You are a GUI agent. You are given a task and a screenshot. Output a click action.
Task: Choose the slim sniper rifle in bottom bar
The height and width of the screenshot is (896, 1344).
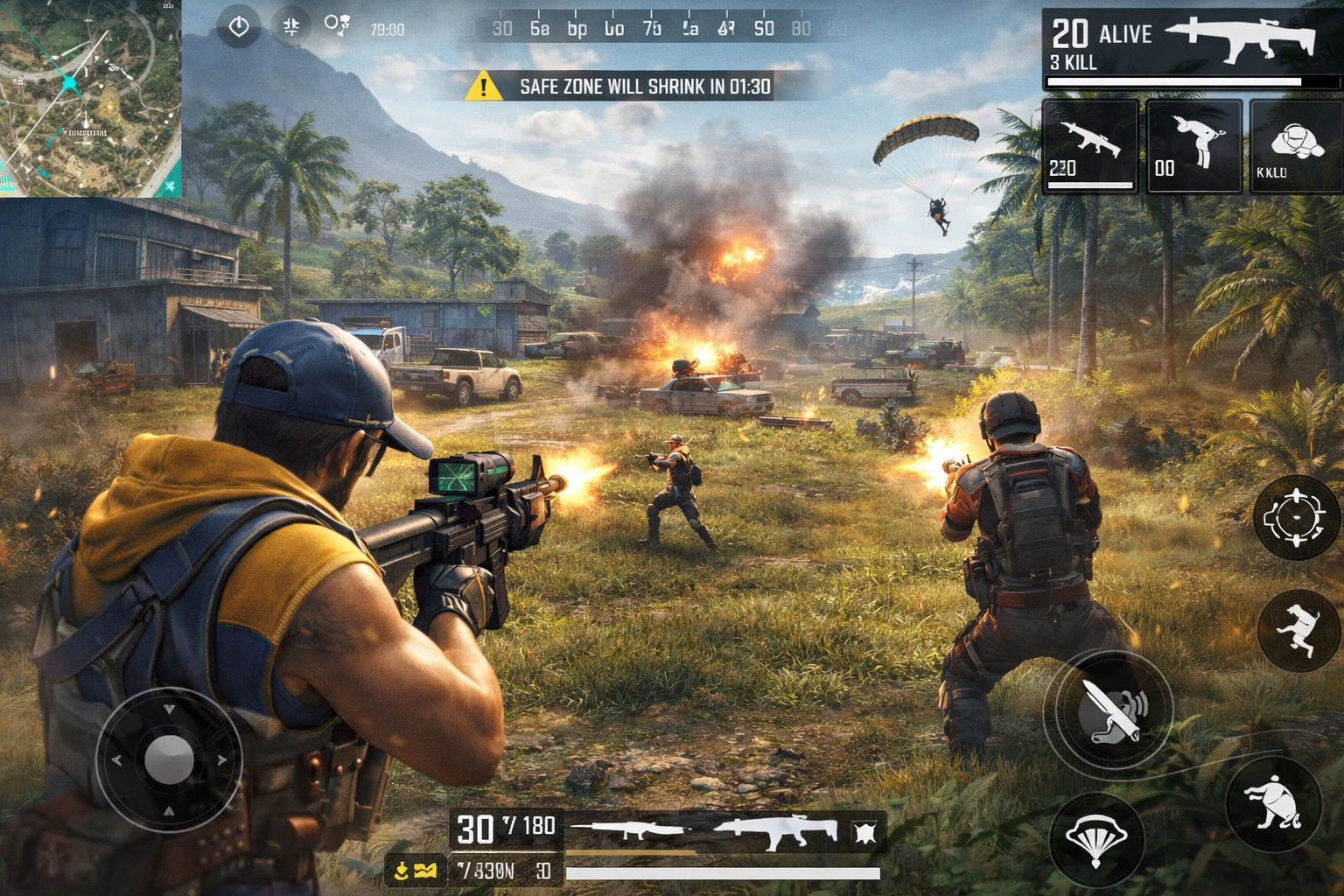coord(632,830)
